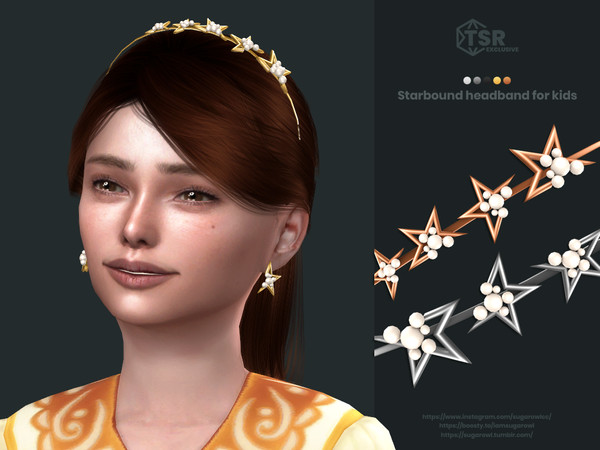This screenshot has width=600, height=450.
Task: Select the white color swatch
Action: [467, 80]
